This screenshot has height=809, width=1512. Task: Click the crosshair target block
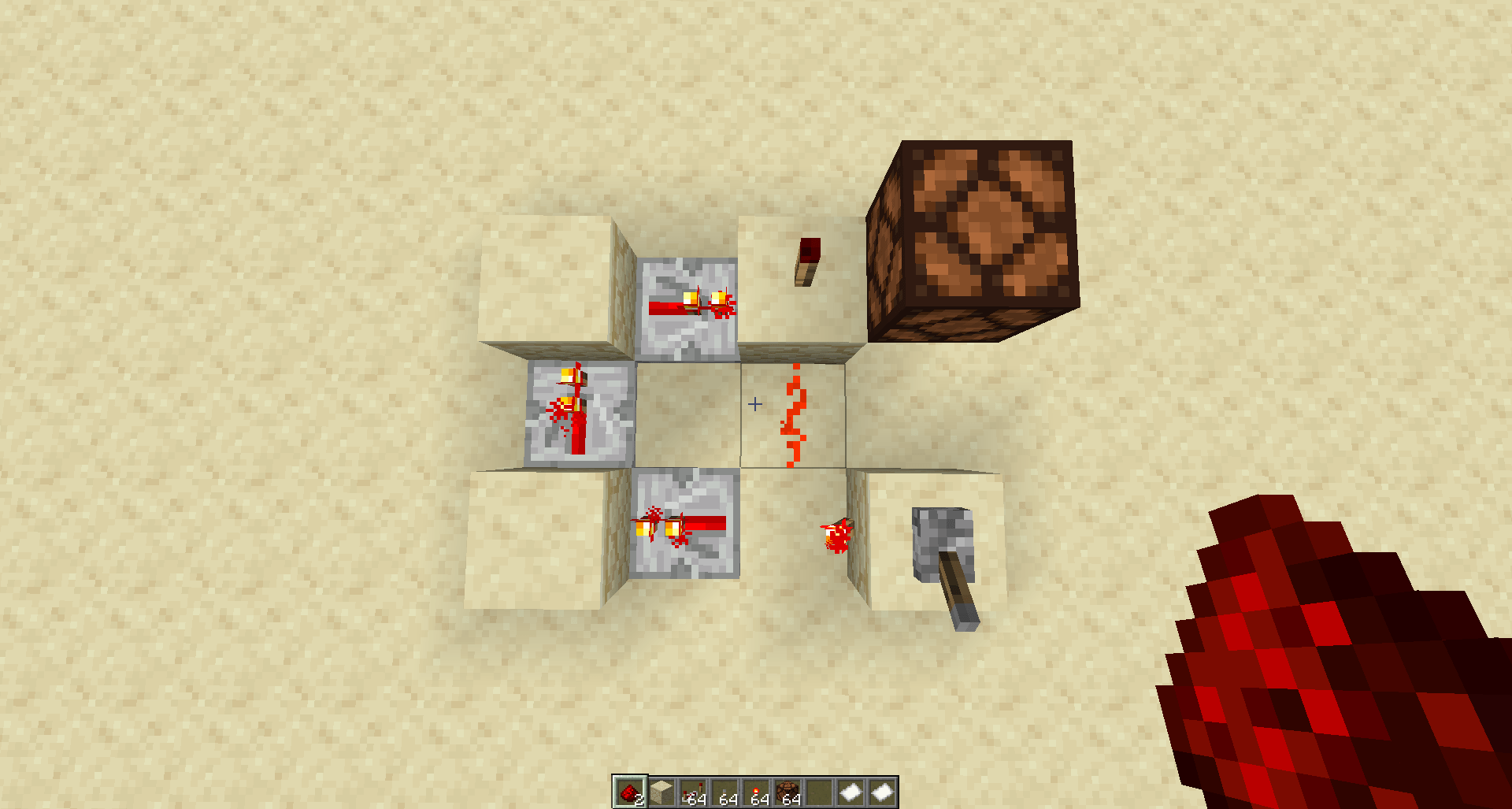pos(754,403)
